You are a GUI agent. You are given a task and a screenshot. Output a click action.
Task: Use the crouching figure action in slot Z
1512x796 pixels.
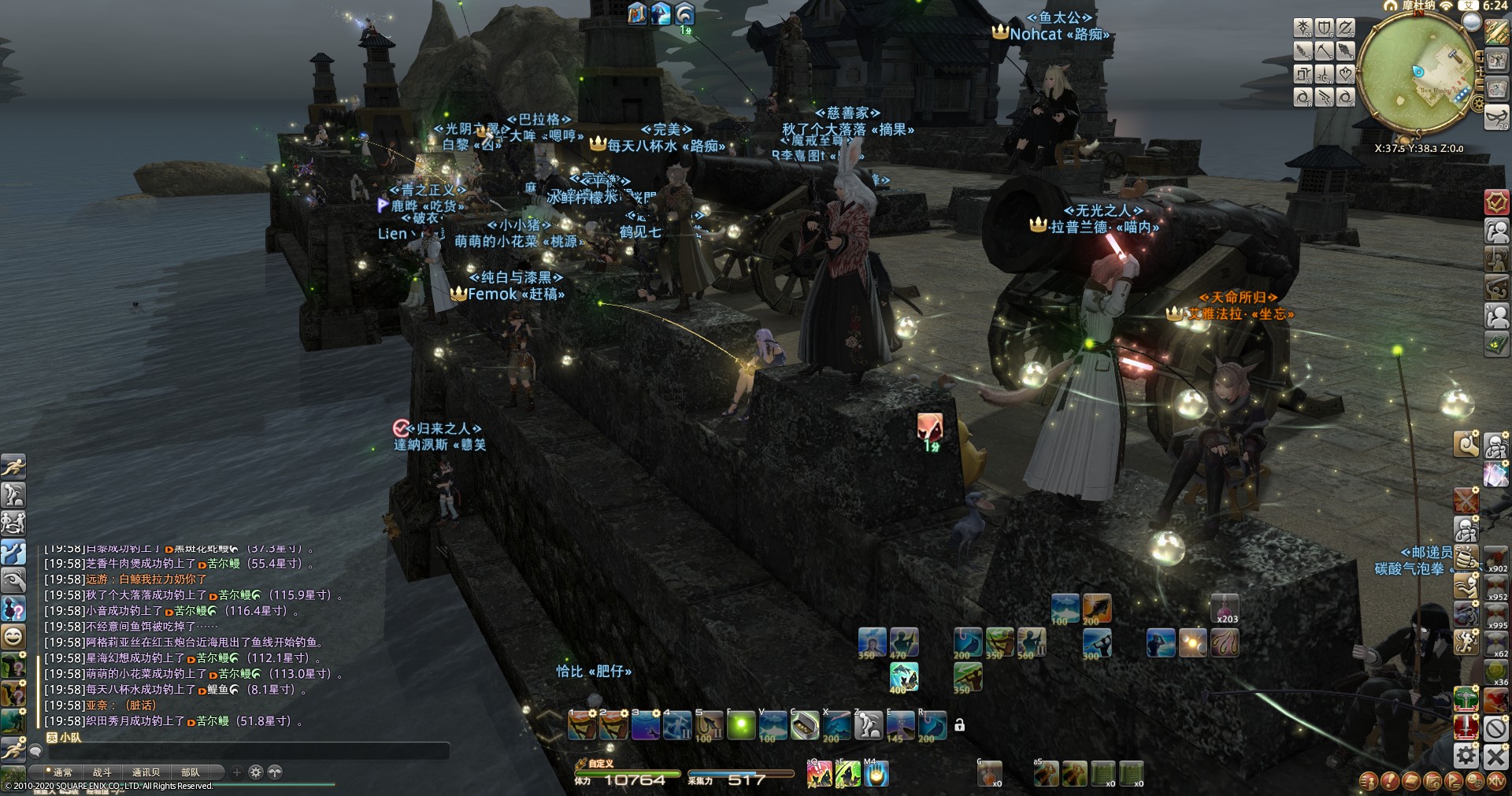[868, 726]
